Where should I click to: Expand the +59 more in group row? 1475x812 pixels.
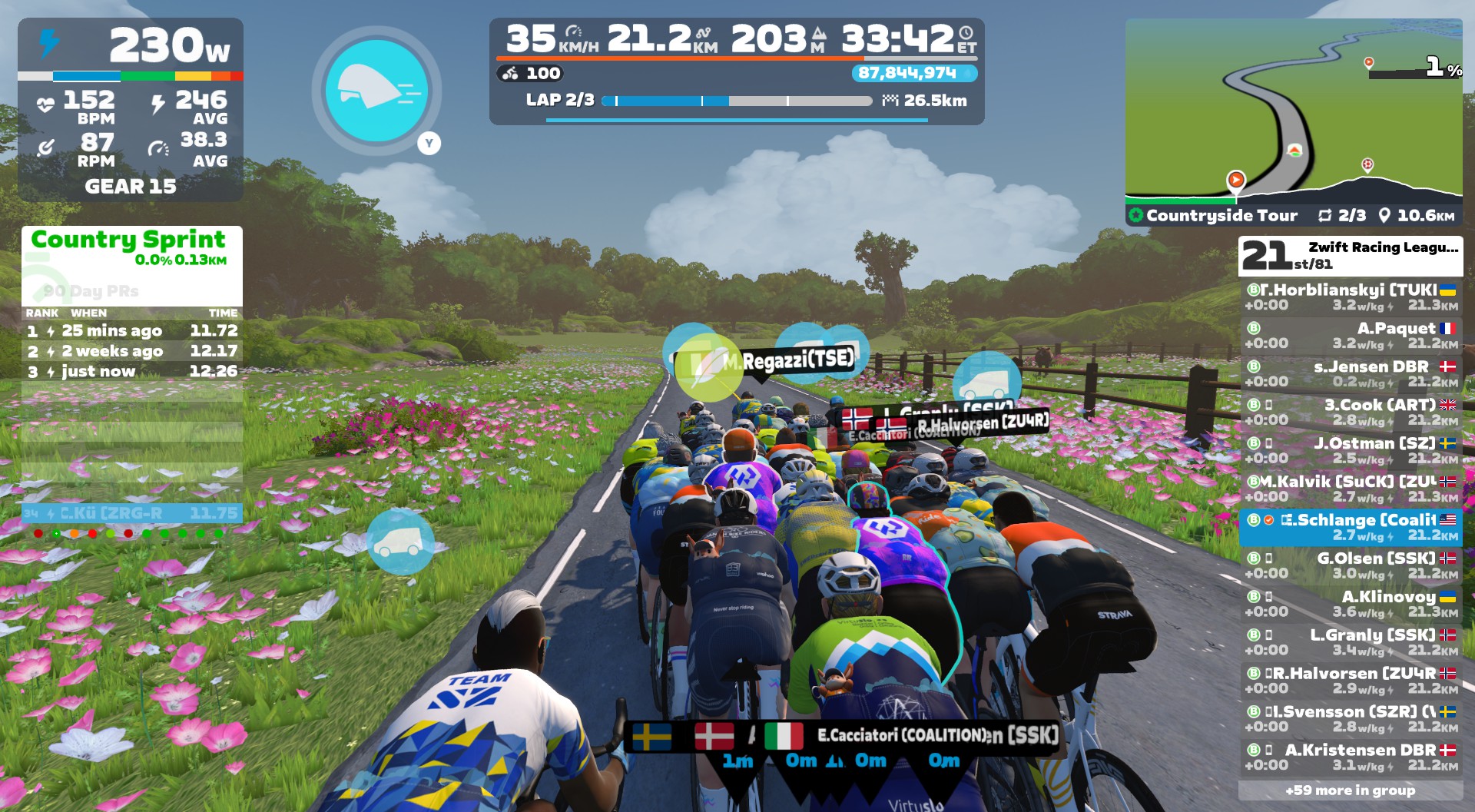(1350, 790)
